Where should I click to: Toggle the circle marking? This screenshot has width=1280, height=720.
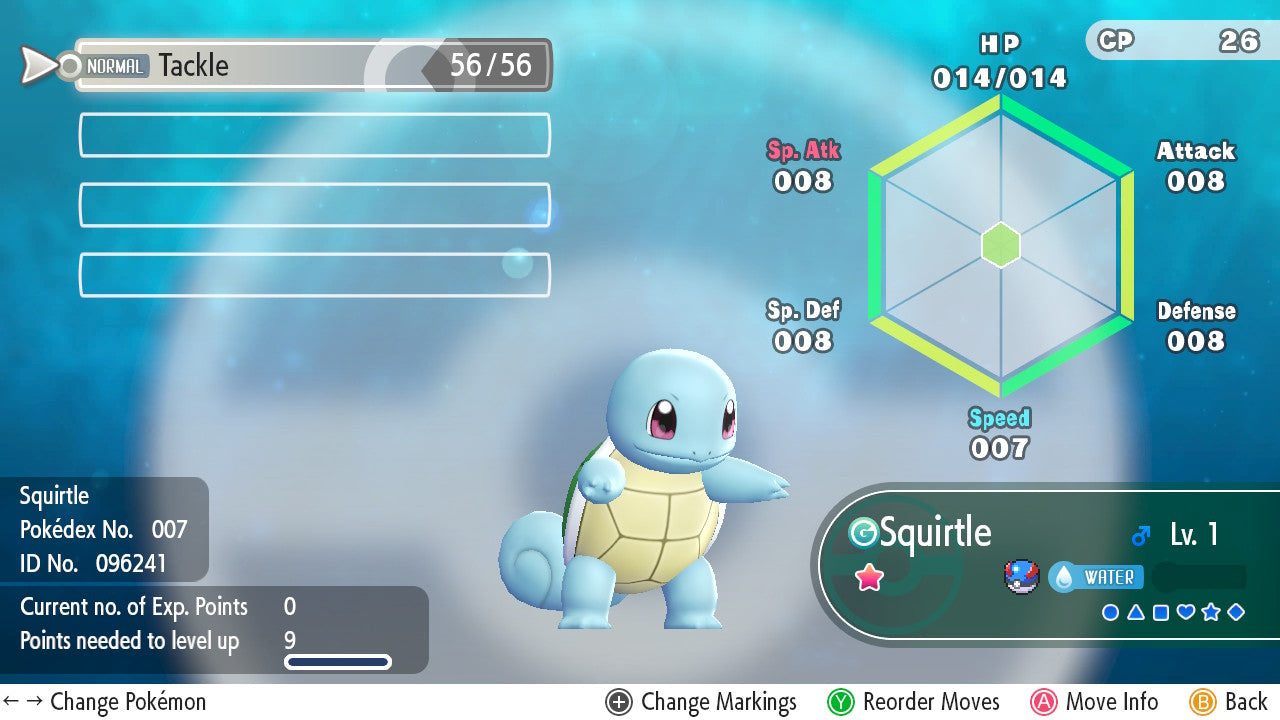tap(1110, 612)
